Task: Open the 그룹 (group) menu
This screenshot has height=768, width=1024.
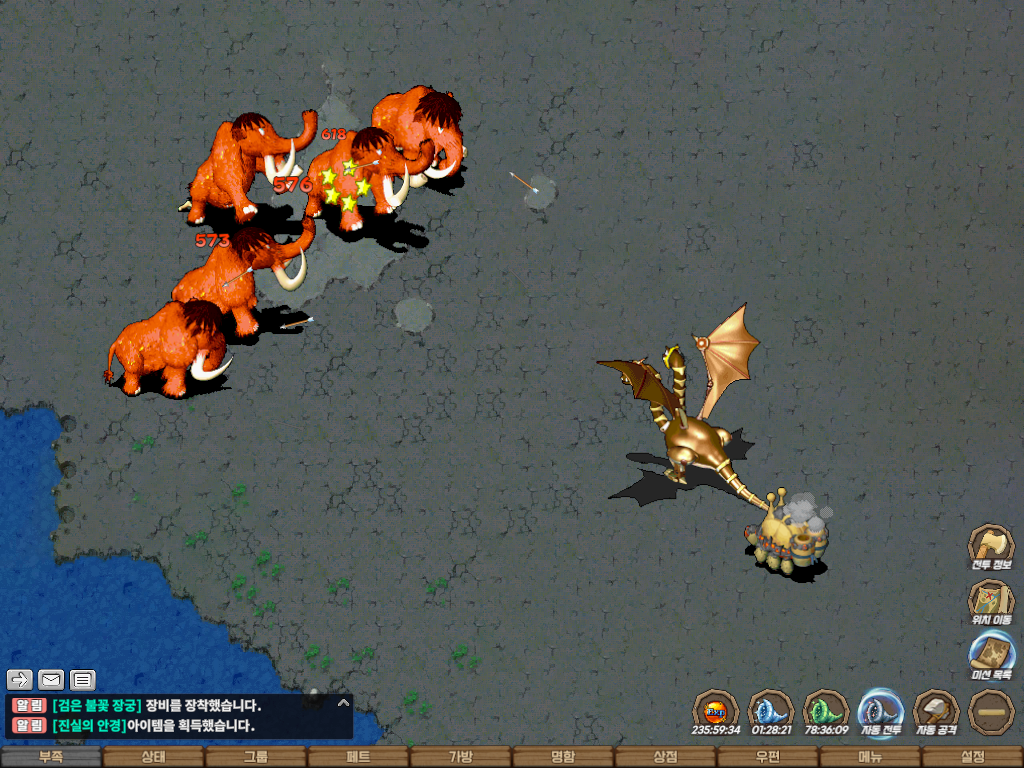Action: 256,757
